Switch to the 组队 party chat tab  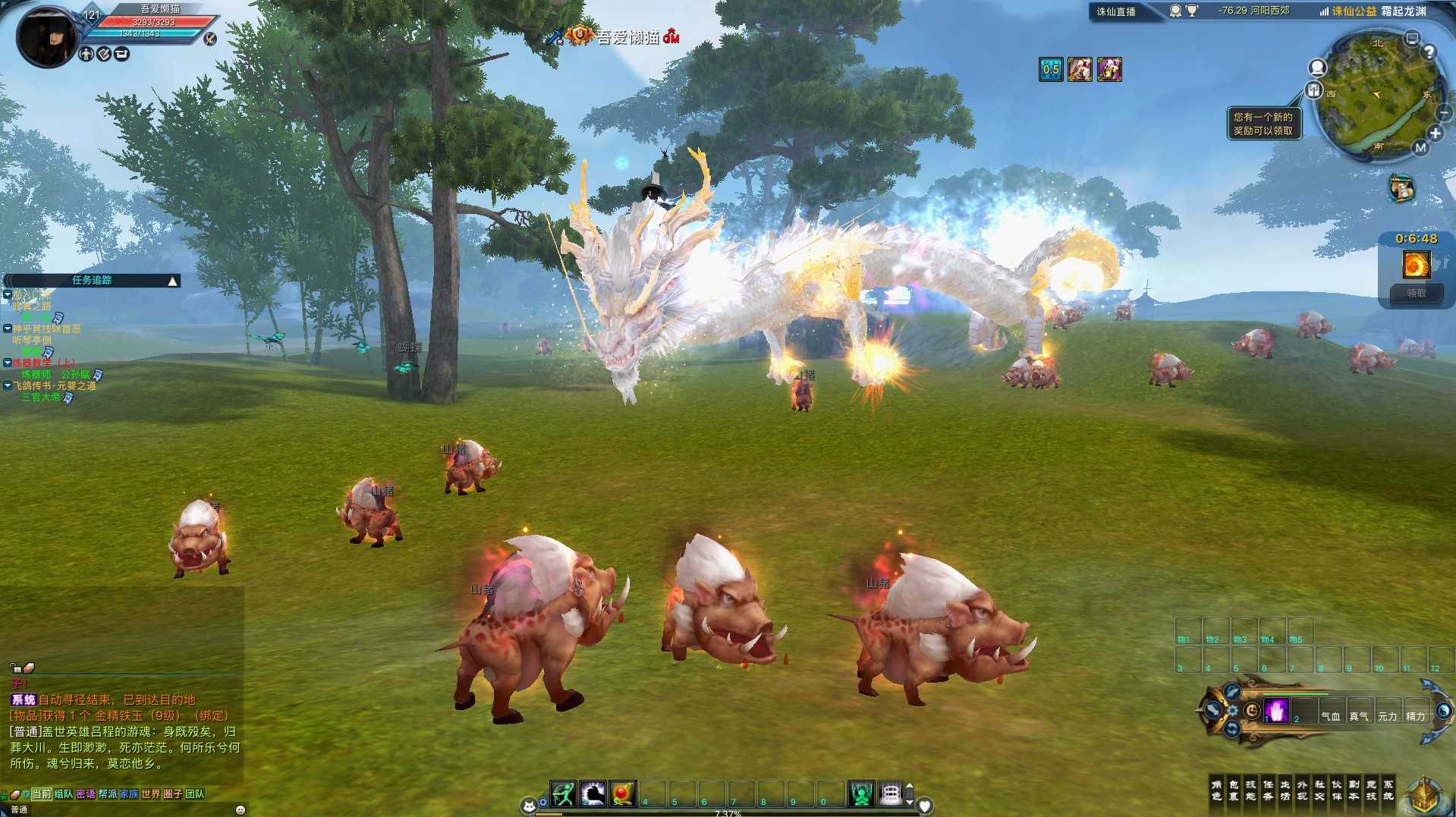pyautogui.click(x=64, y=794)
